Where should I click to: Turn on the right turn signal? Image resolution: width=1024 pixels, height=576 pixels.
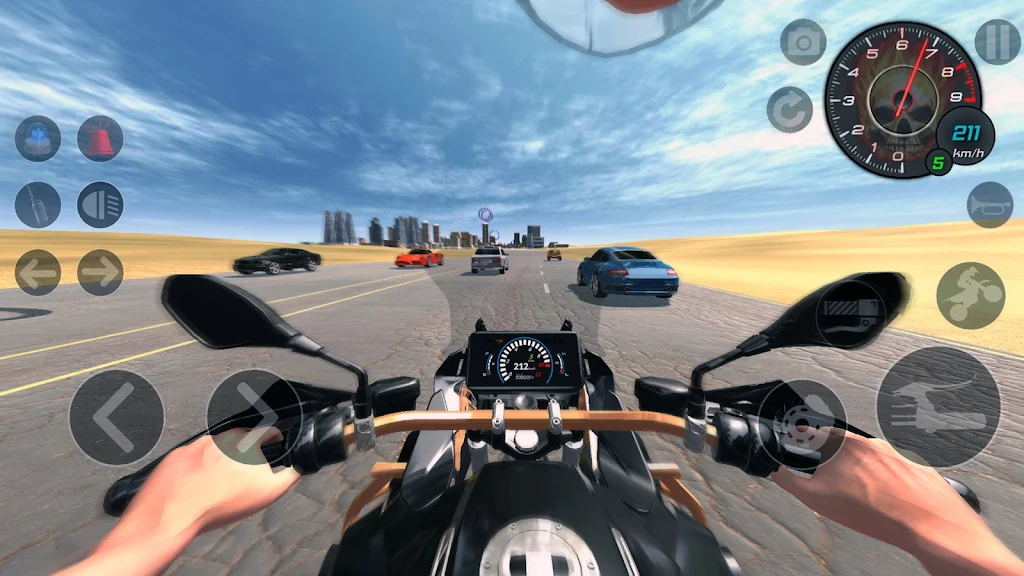pos(100,272)
